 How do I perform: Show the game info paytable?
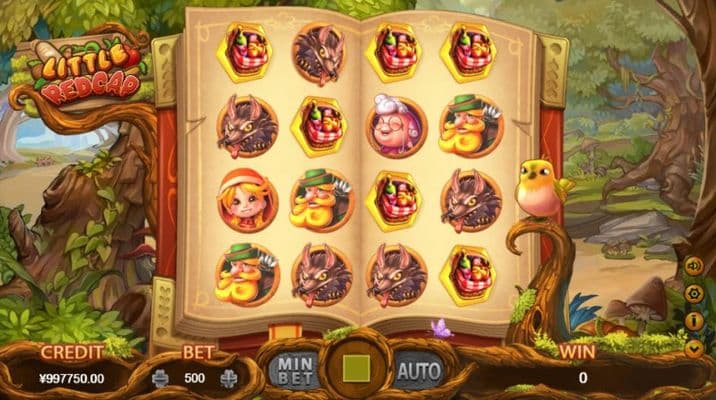[x=692, y=321]
